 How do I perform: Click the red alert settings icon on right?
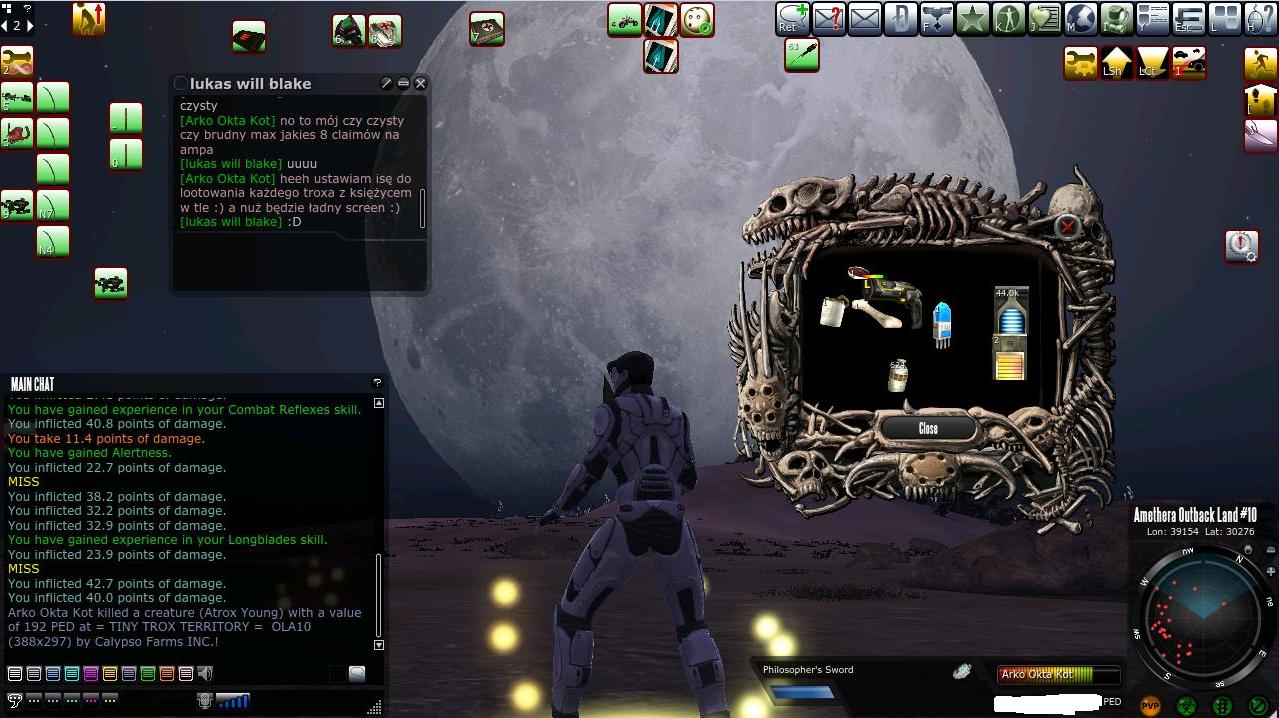[x=1241, y=245]
